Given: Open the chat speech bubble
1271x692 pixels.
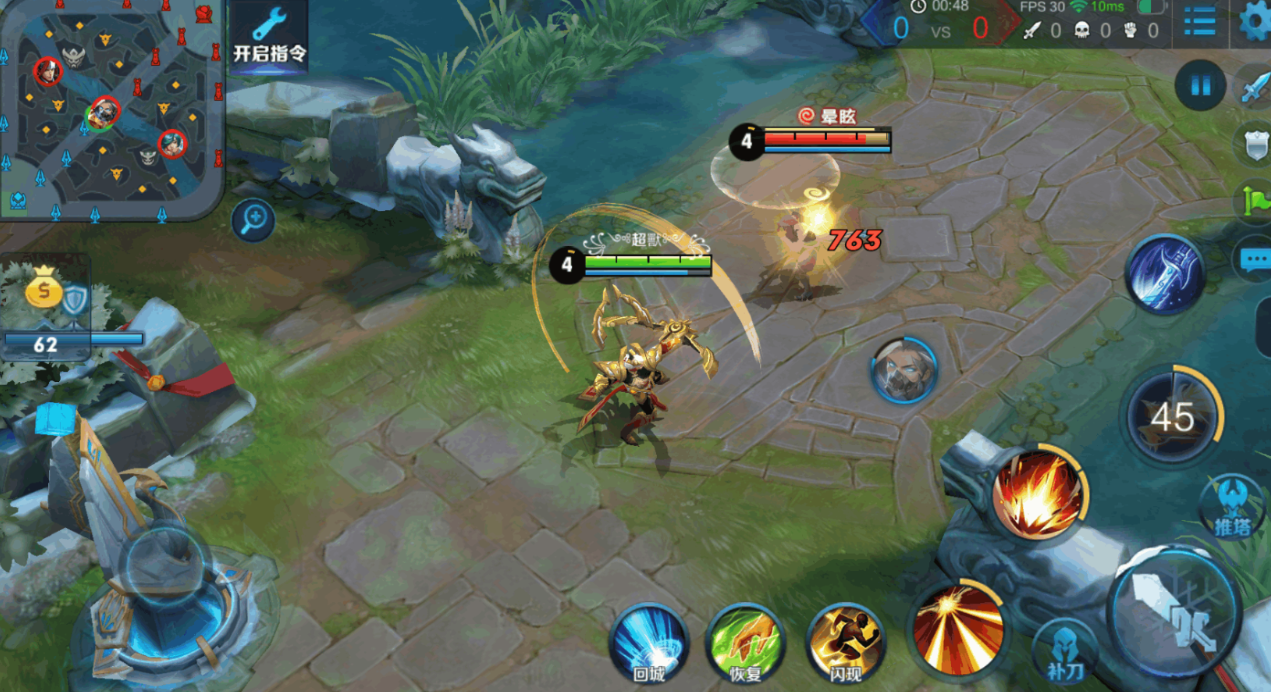Looking at the screenshot, I should (x=1254, y=260).
